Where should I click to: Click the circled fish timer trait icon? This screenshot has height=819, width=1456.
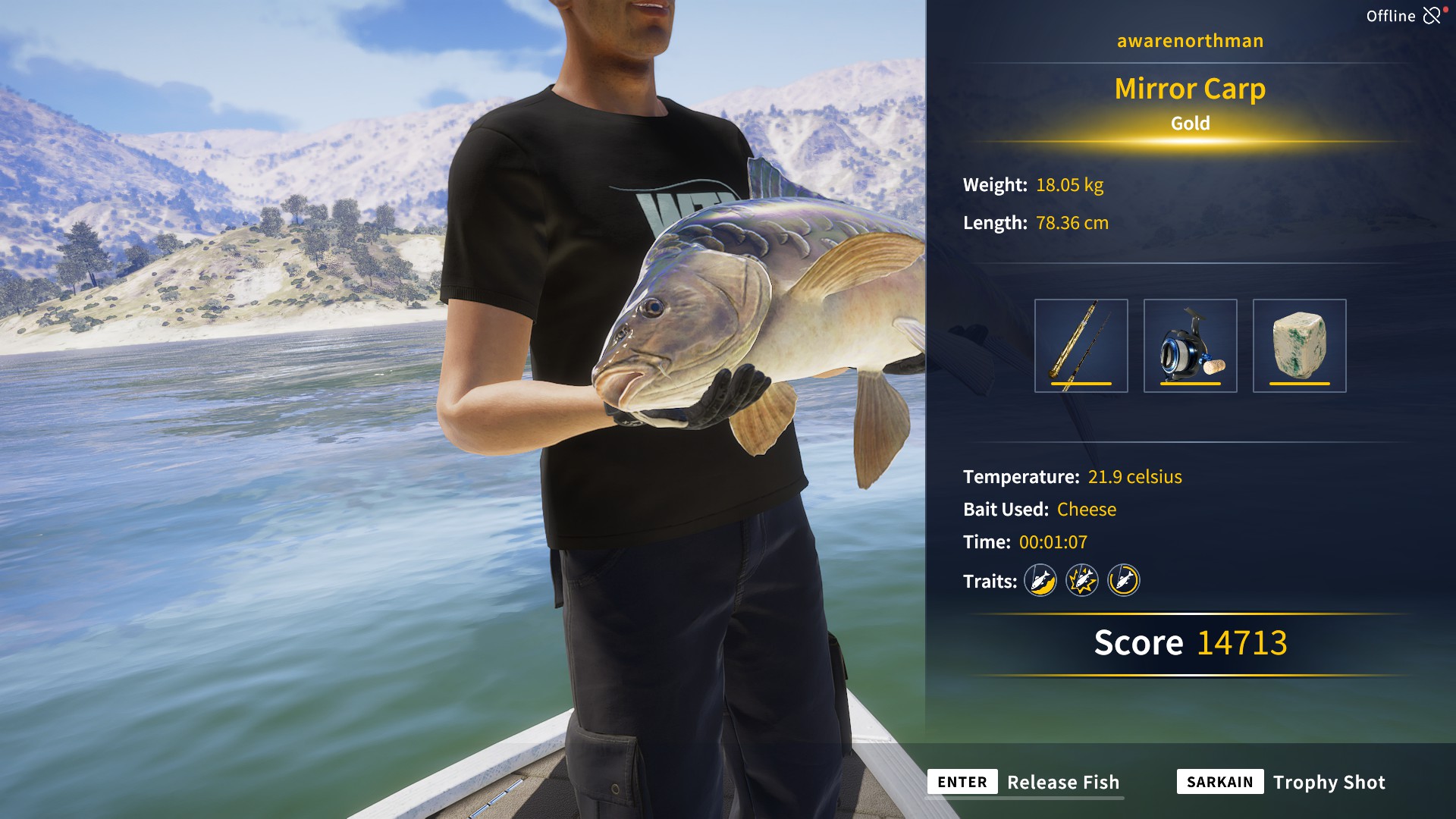click(1123, 582)
